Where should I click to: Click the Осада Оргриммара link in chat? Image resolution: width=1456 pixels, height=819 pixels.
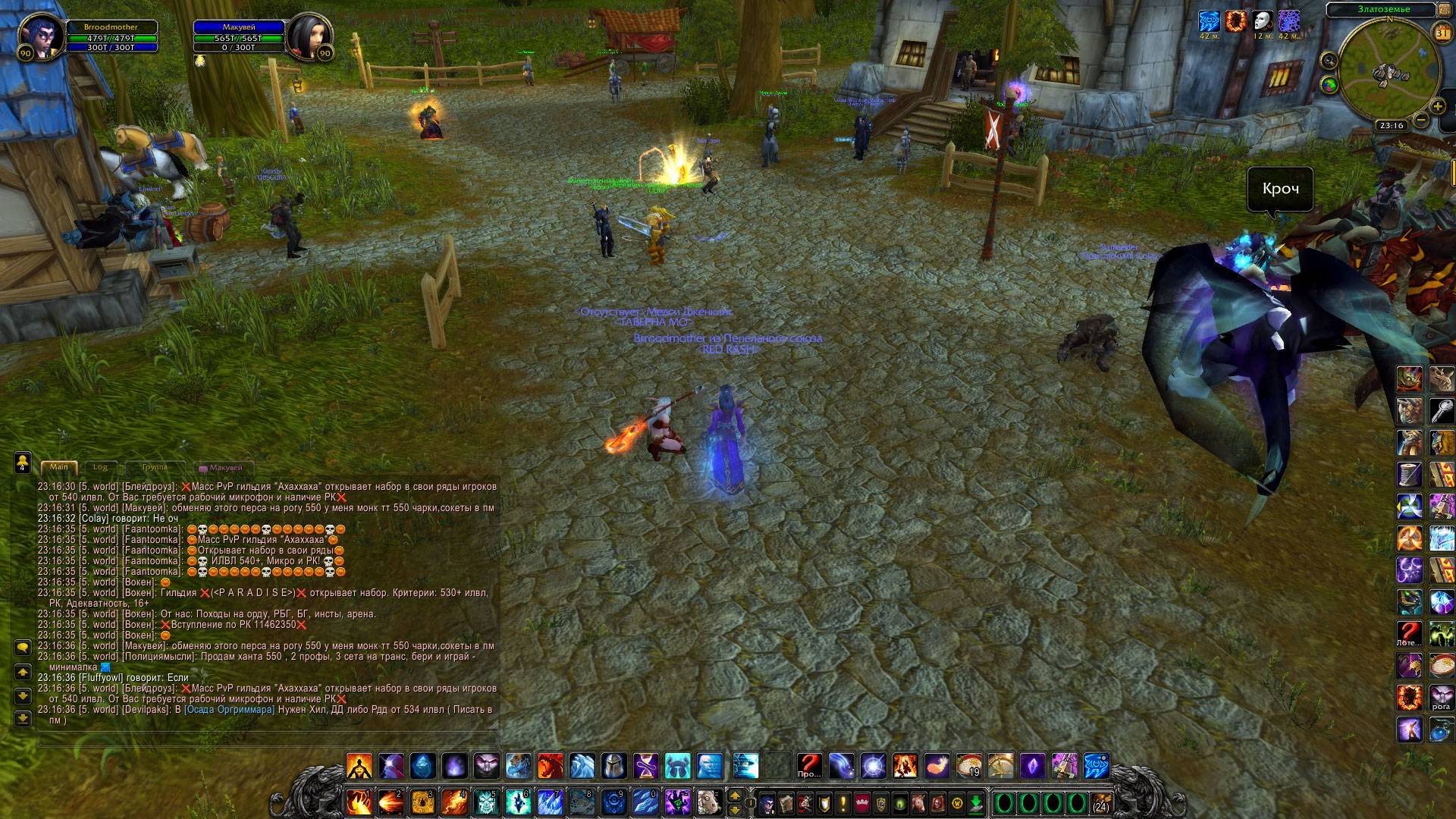(228, 710)
